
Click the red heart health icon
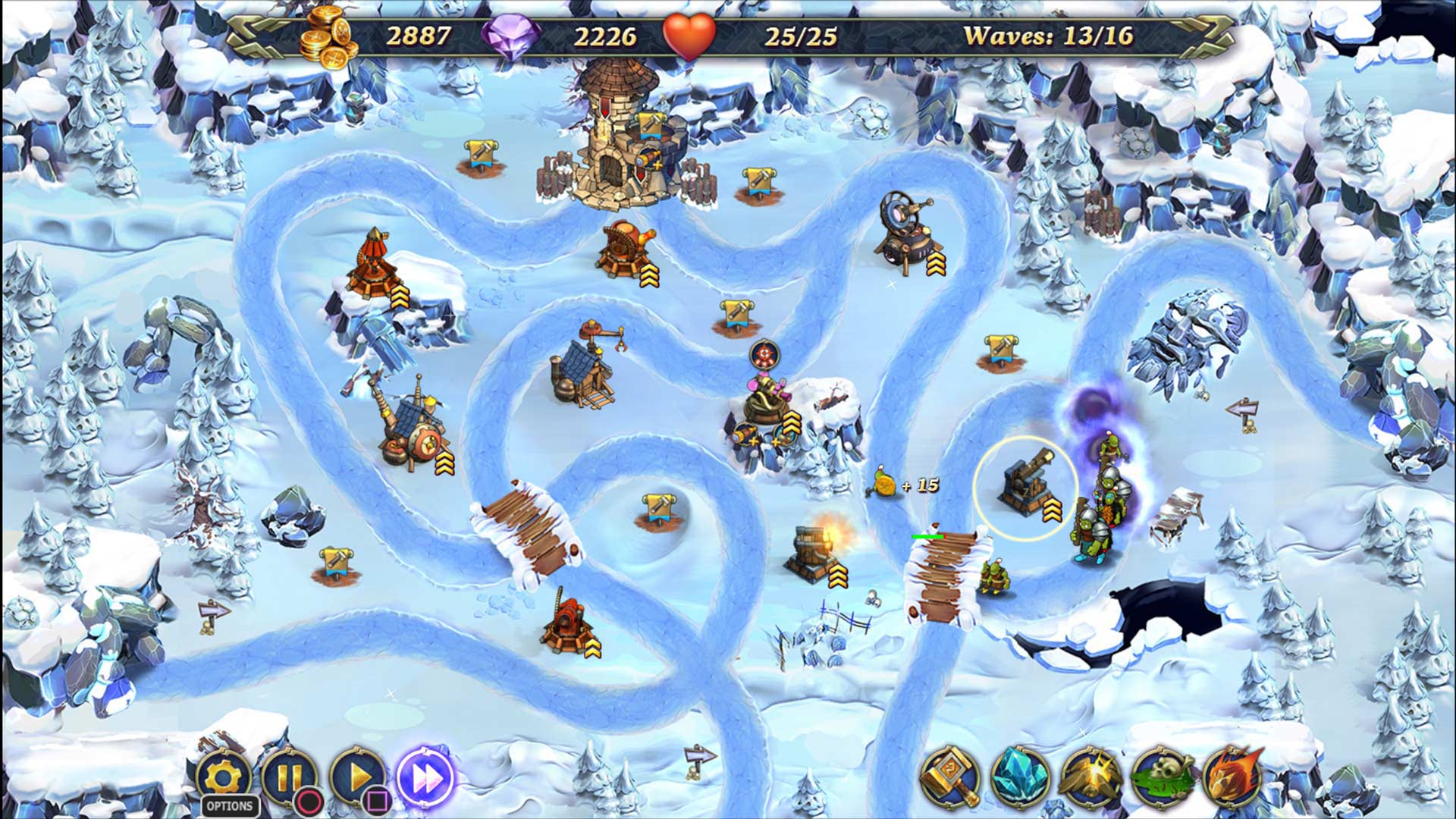pos(690,33)
